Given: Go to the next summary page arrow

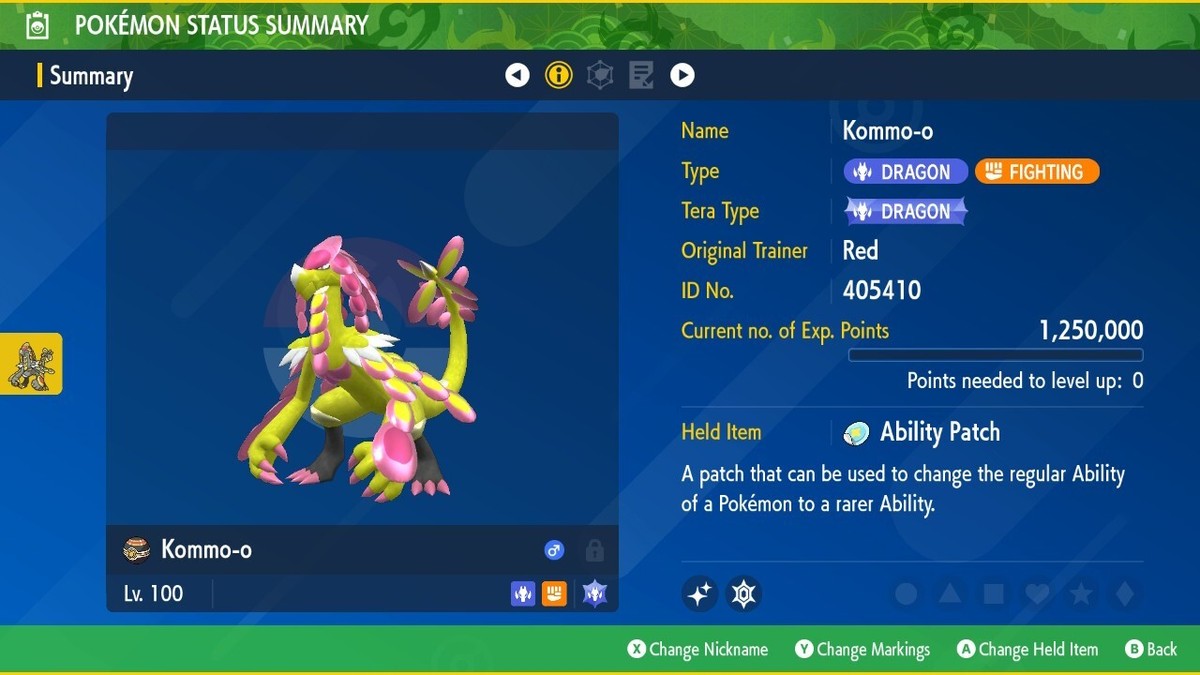Looking at the screenshot, I should pos(682,75).
